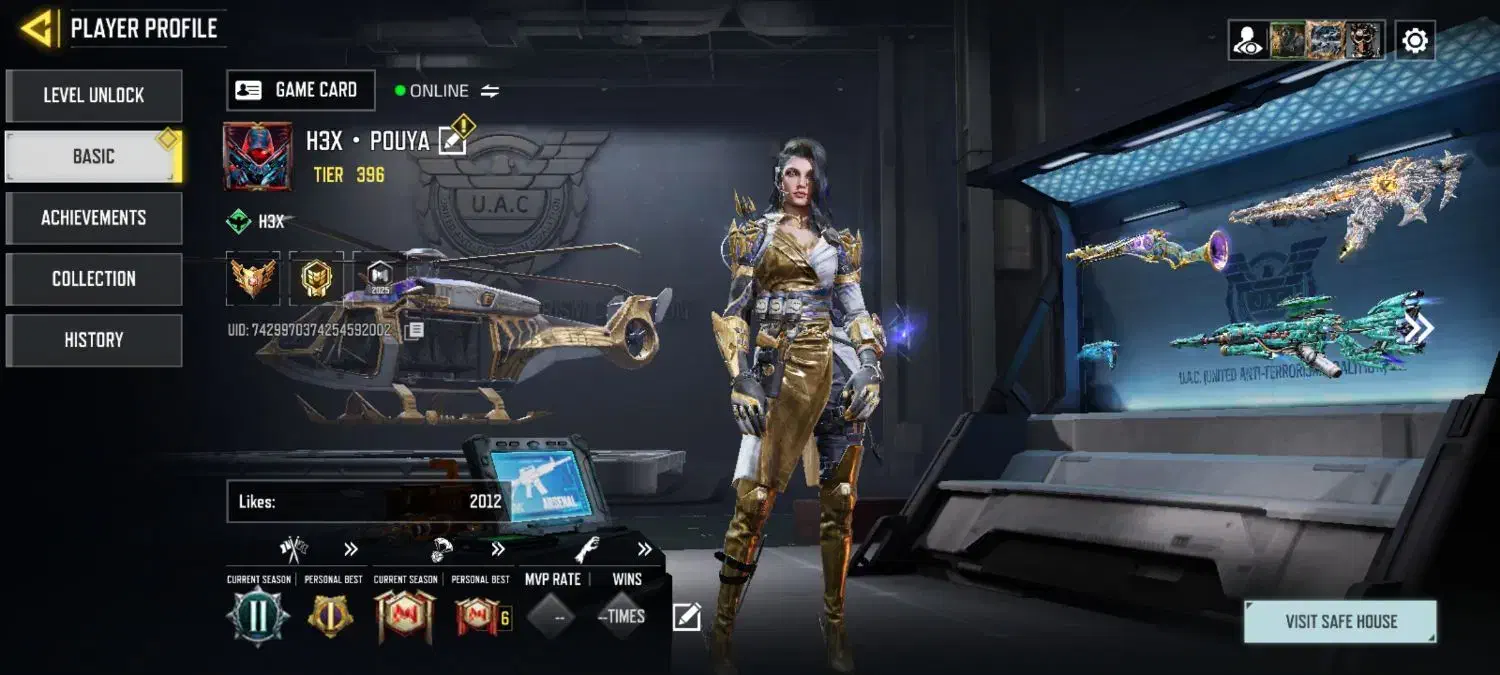Click the player avatar portrait
The image size is (1500, 675).
click(257, 156)
